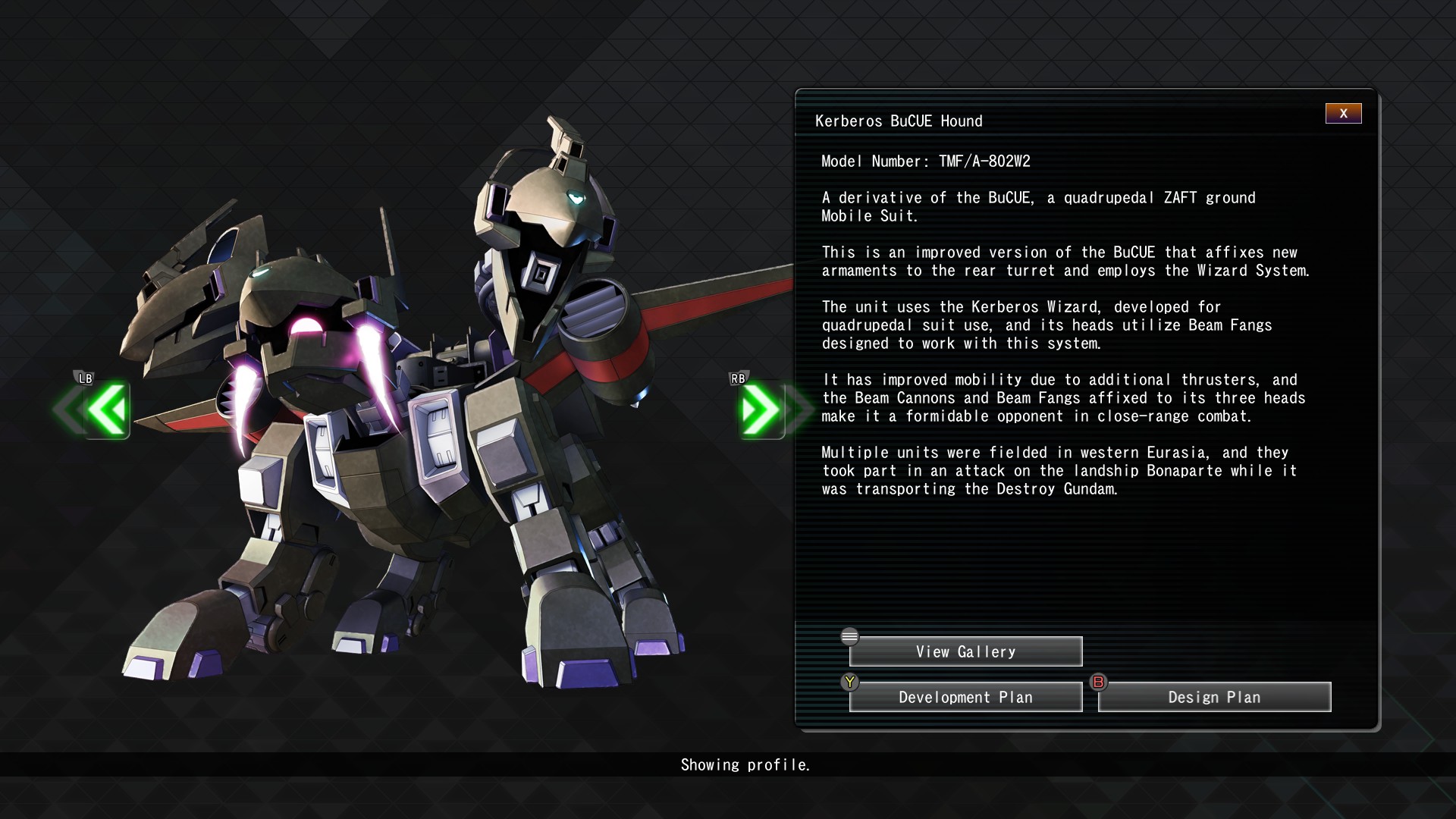Open the View Gallery button
Viewport: 1456px width, 819px height.
click(965, 651)
